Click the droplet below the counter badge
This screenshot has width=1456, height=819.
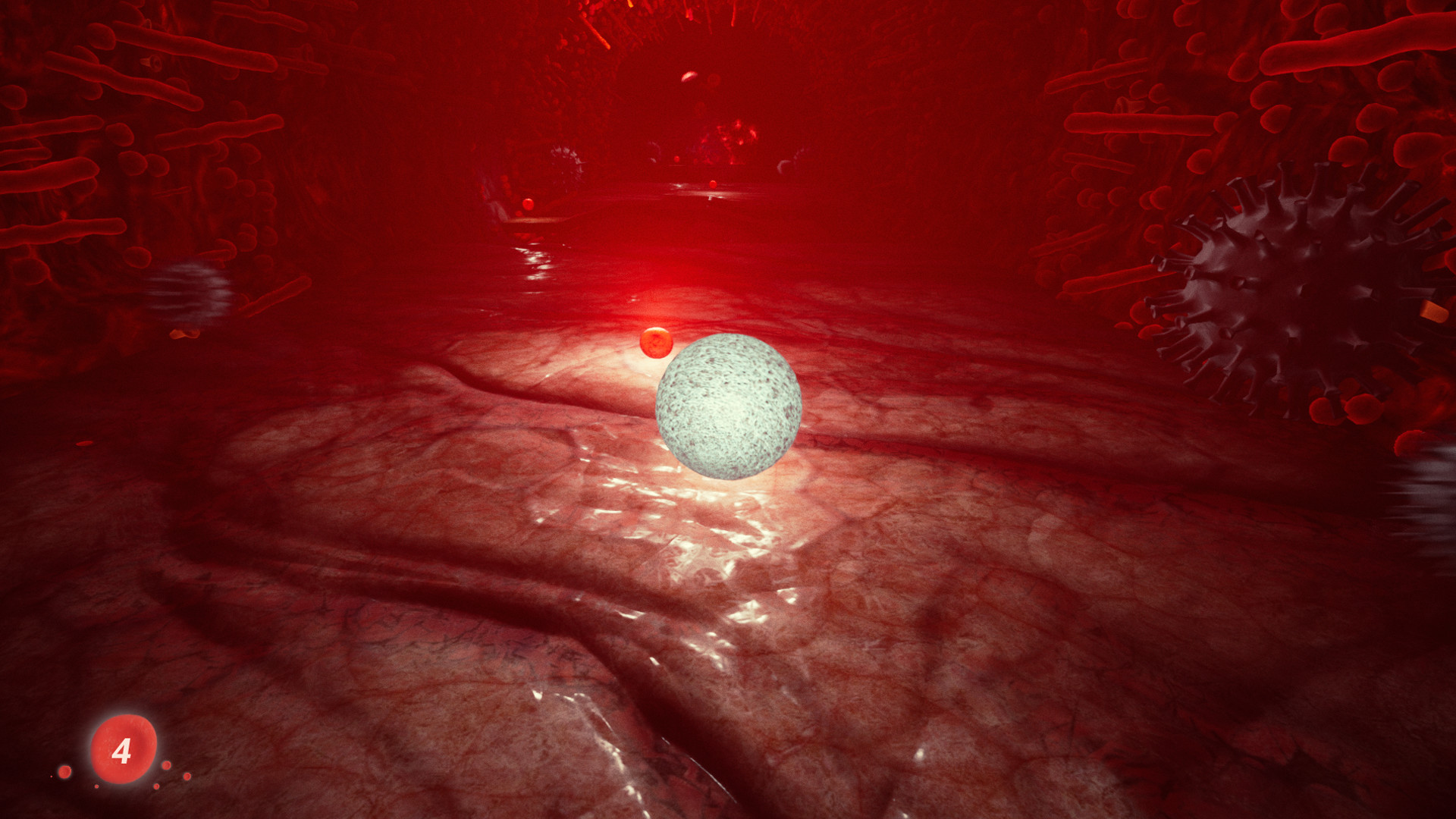click(97, 787)
